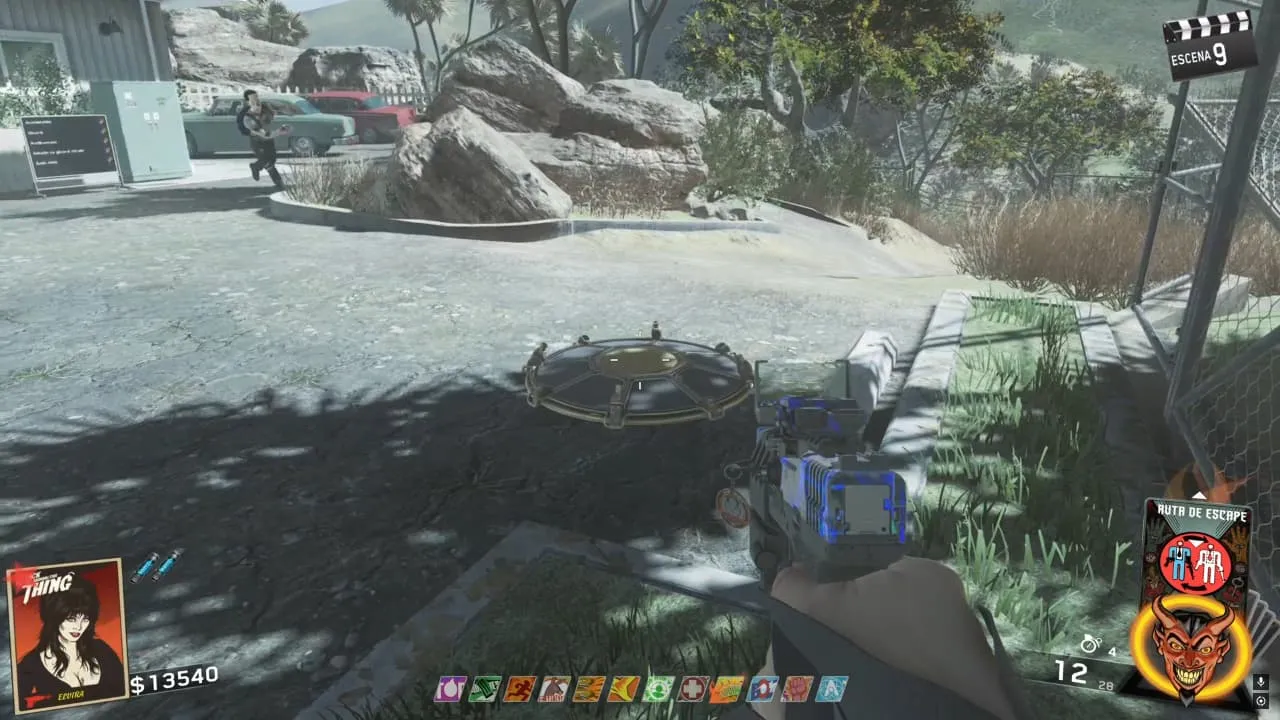Select the purple bomb perk icon
This screenshot has height=720, width=1280.
pyautogui.click(x=449, y=688)
